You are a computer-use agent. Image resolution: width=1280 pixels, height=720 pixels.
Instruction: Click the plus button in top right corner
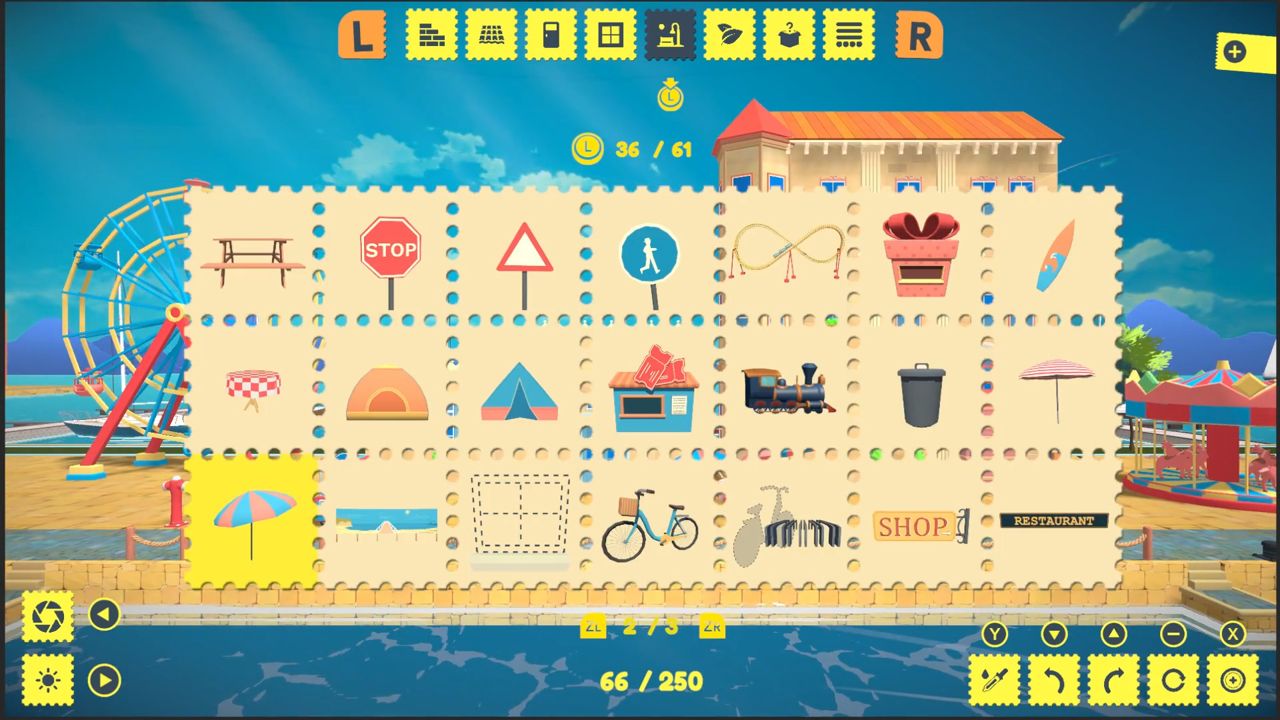point(1237,52)
